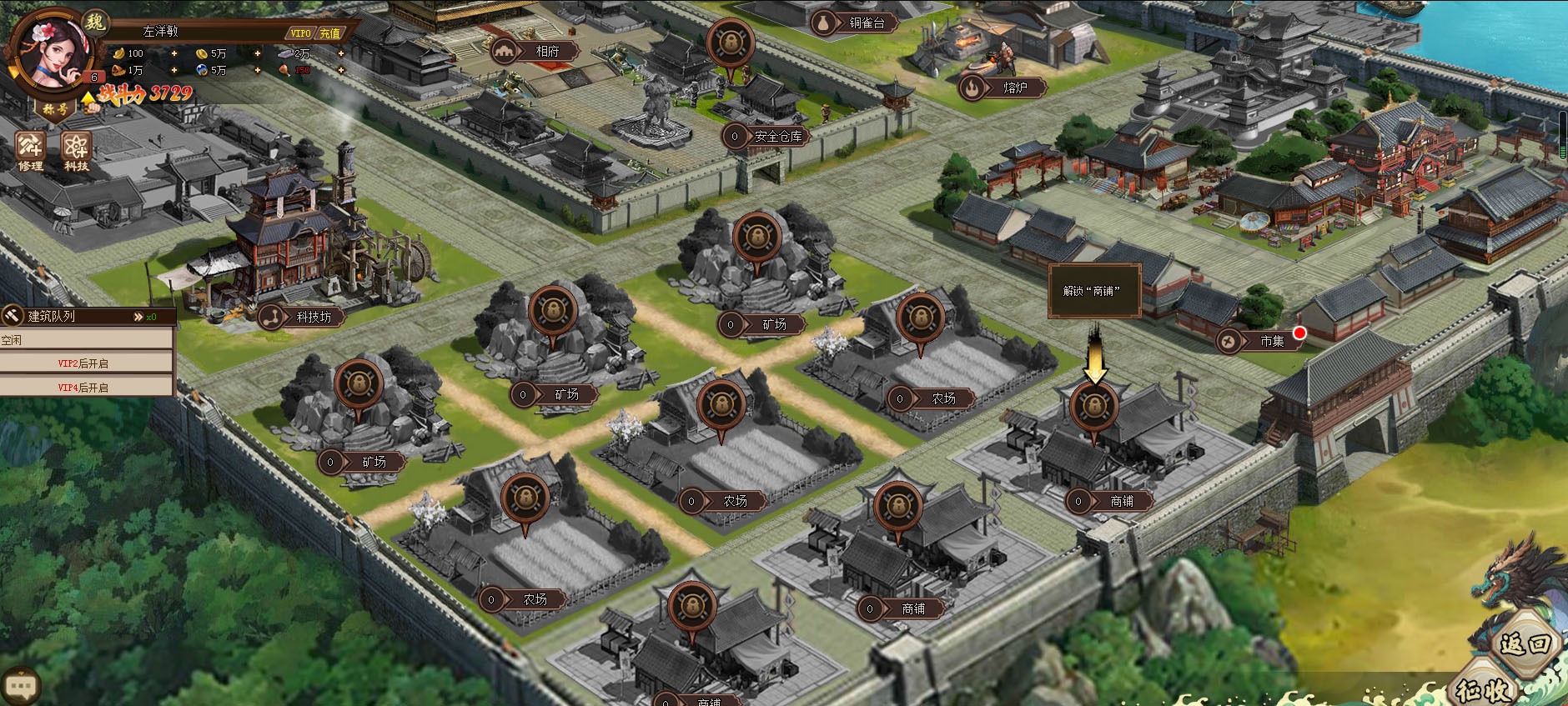Image resolution: width=1568 pixels, height=706 pixels.
Task: Select the 科技坊 building label
Action: 313,317
